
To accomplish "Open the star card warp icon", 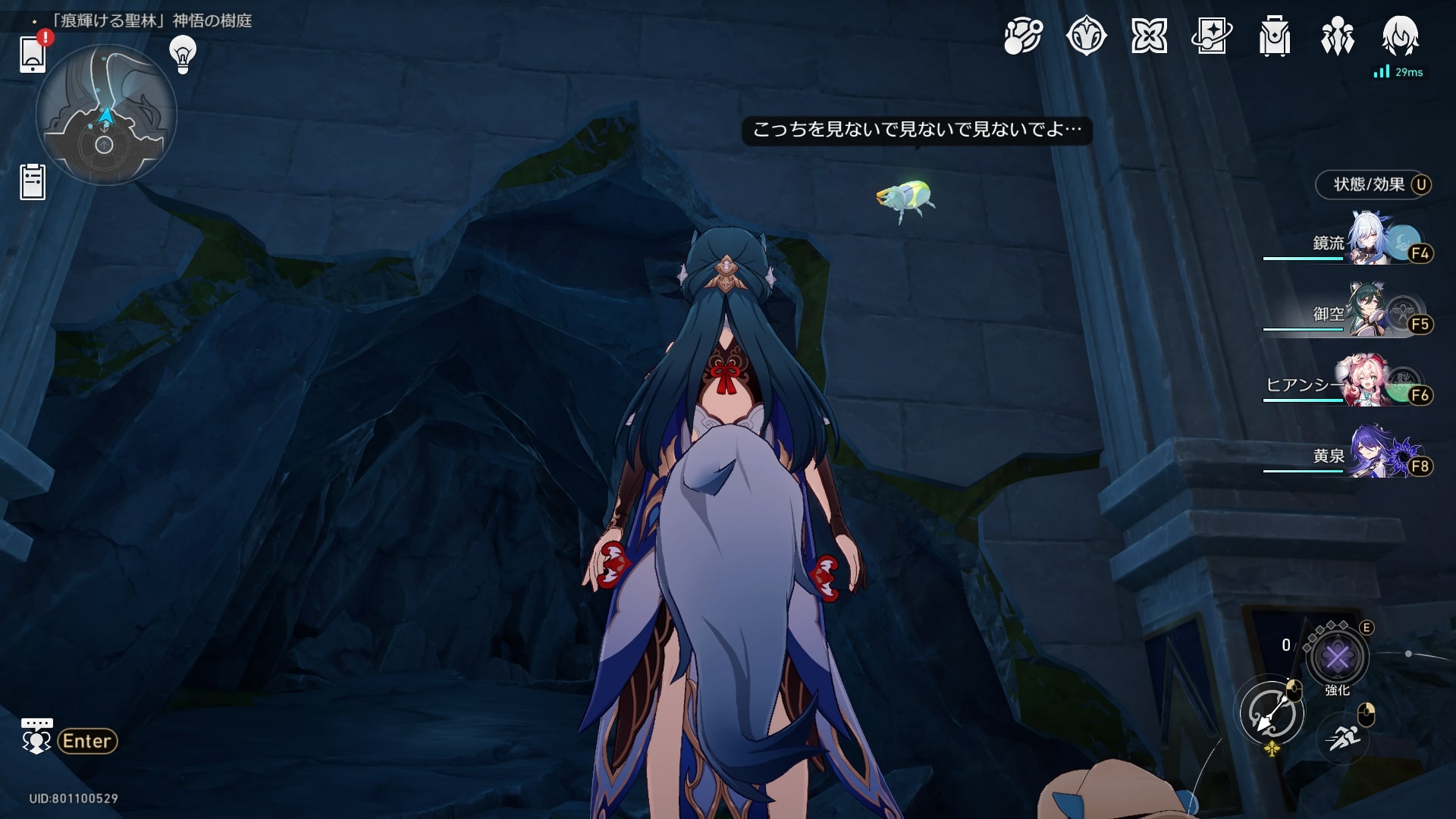I will [x=1212, y=36].
